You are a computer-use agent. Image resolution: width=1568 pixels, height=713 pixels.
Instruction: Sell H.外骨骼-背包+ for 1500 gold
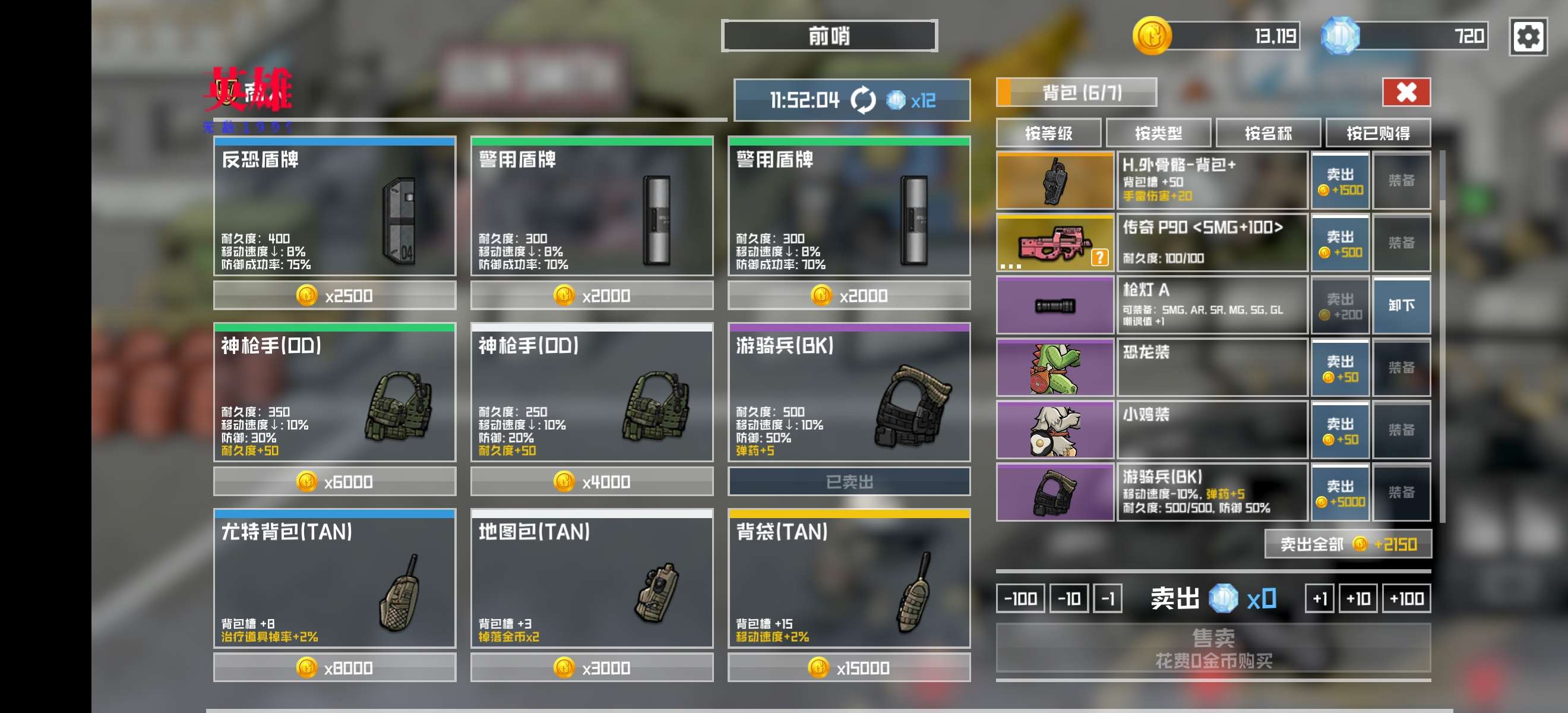[x=1340, y=181]
